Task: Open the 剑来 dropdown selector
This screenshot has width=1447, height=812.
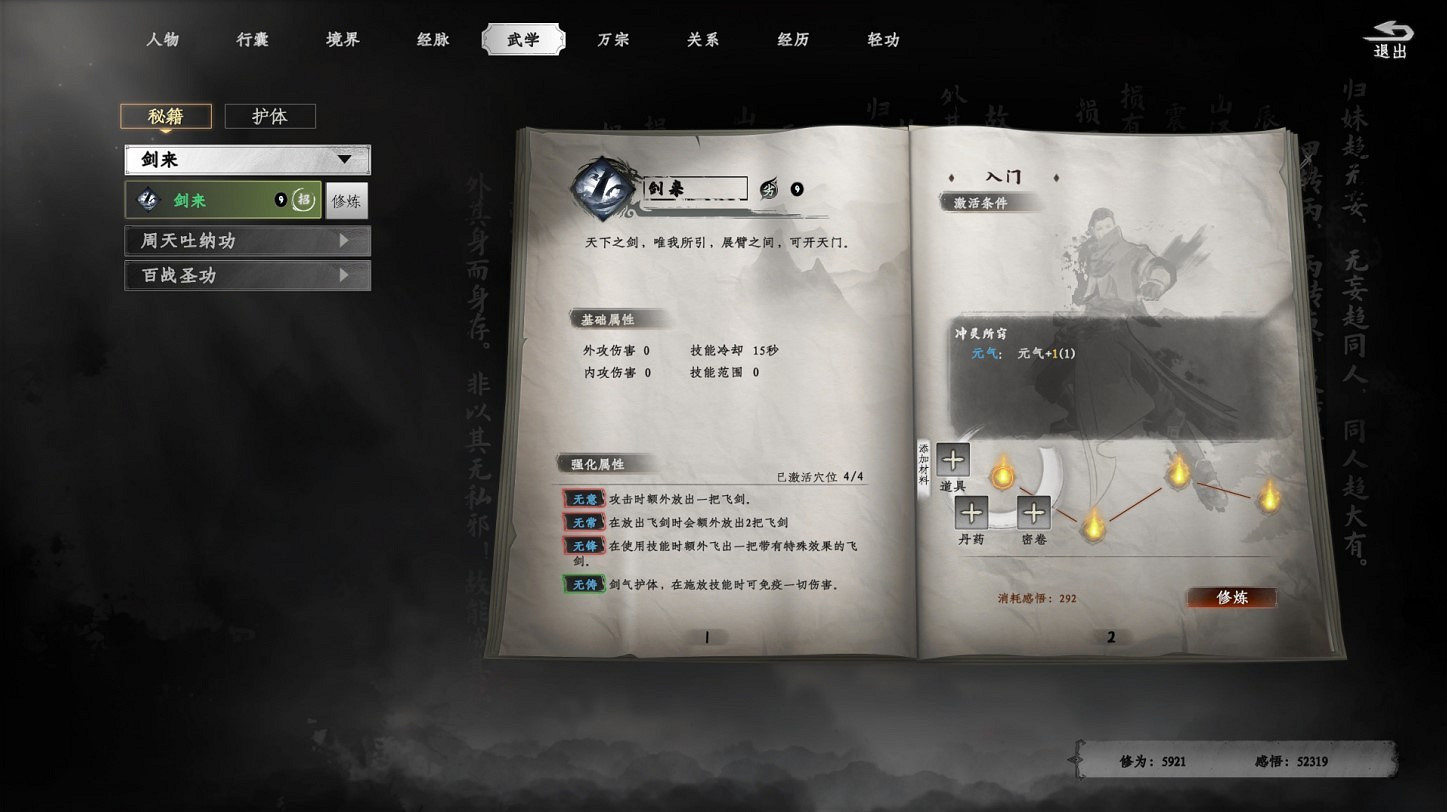Action: click(246, 159)
